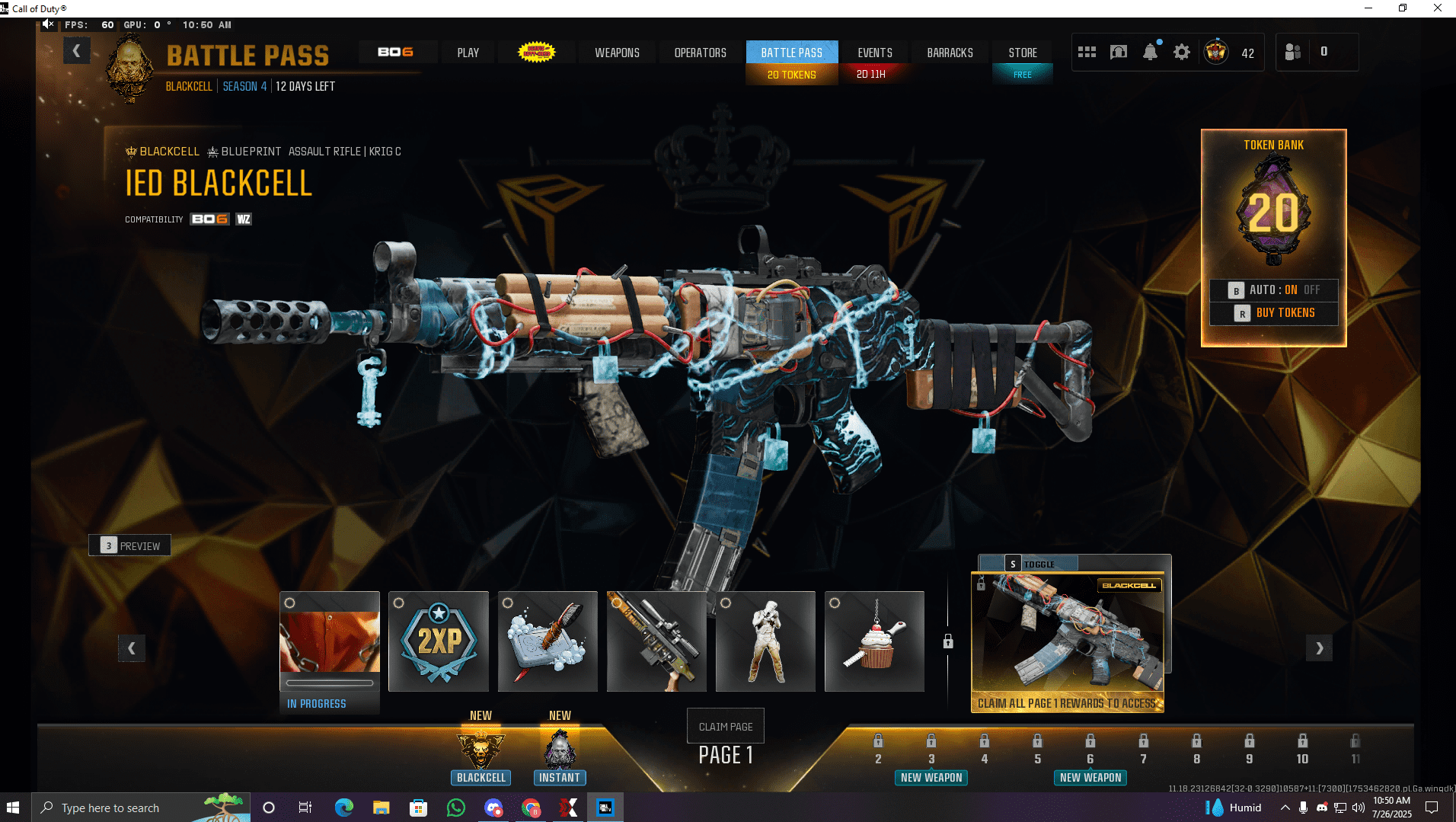Open the Store tab
Screen dimensions: 1456x822
click(x=1022, y=53)
